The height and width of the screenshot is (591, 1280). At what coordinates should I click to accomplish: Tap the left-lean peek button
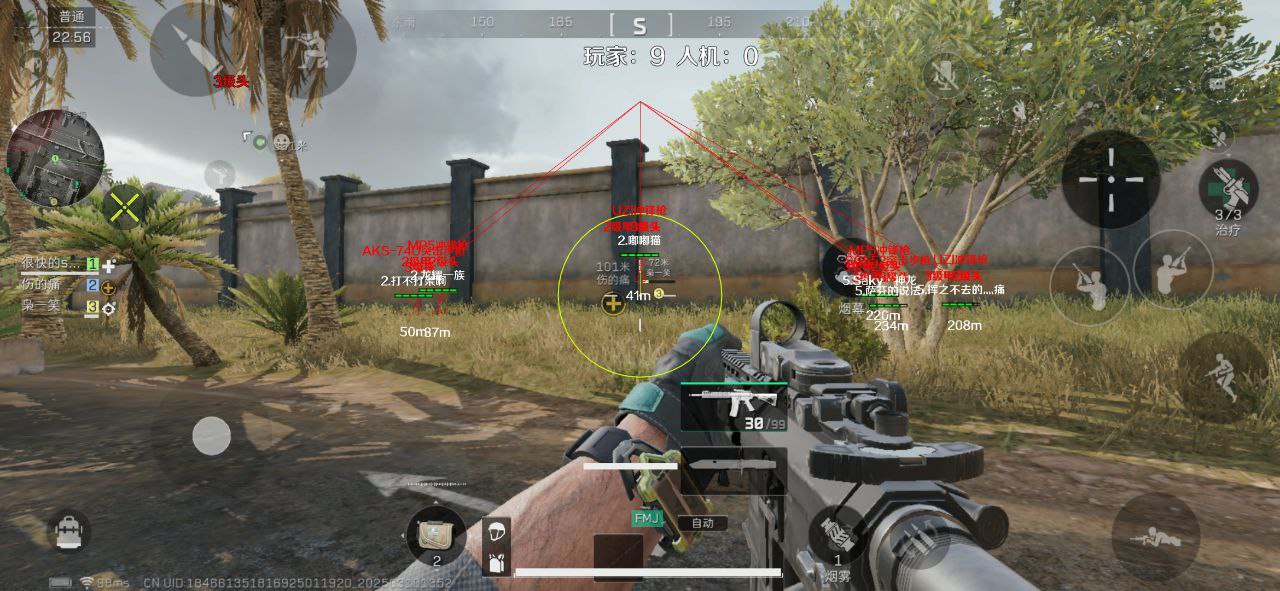coord(1089,283)
